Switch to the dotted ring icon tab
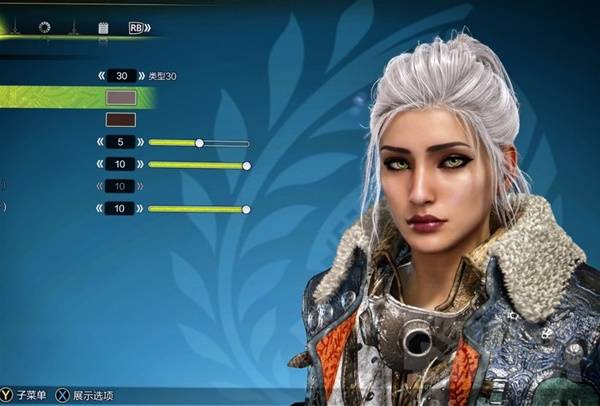This screenshot has height=406, width=600. point(44,27)
